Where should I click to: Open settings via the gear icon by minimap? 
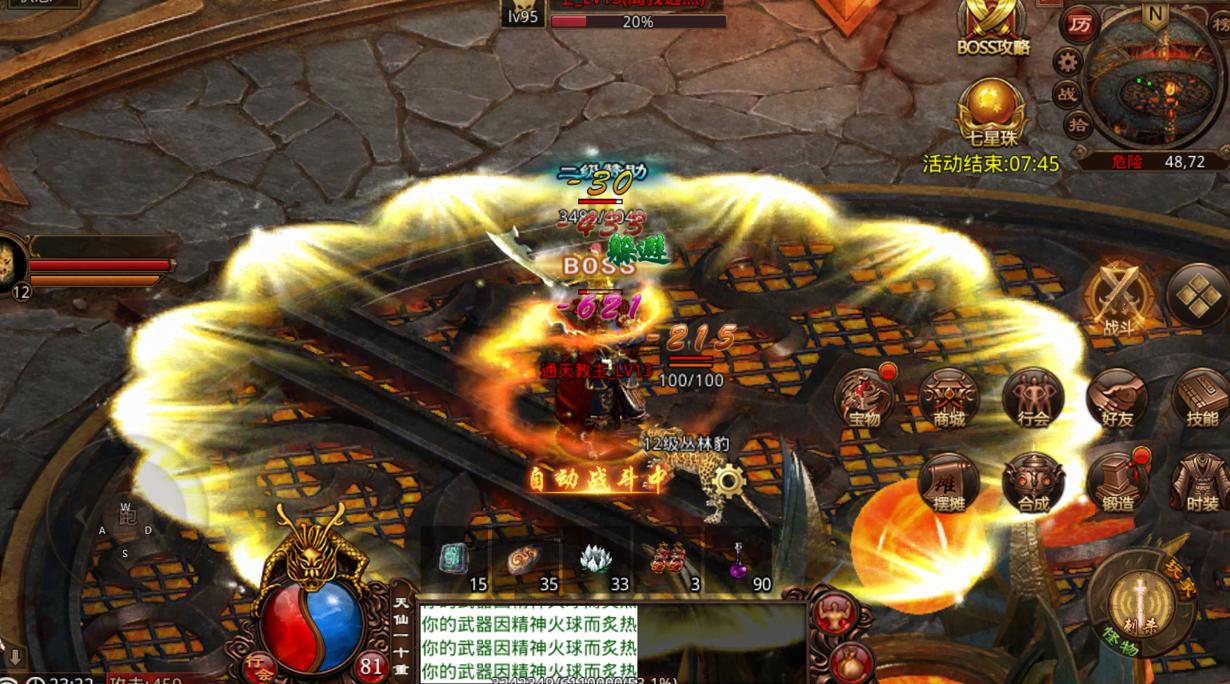[1068, 62]
